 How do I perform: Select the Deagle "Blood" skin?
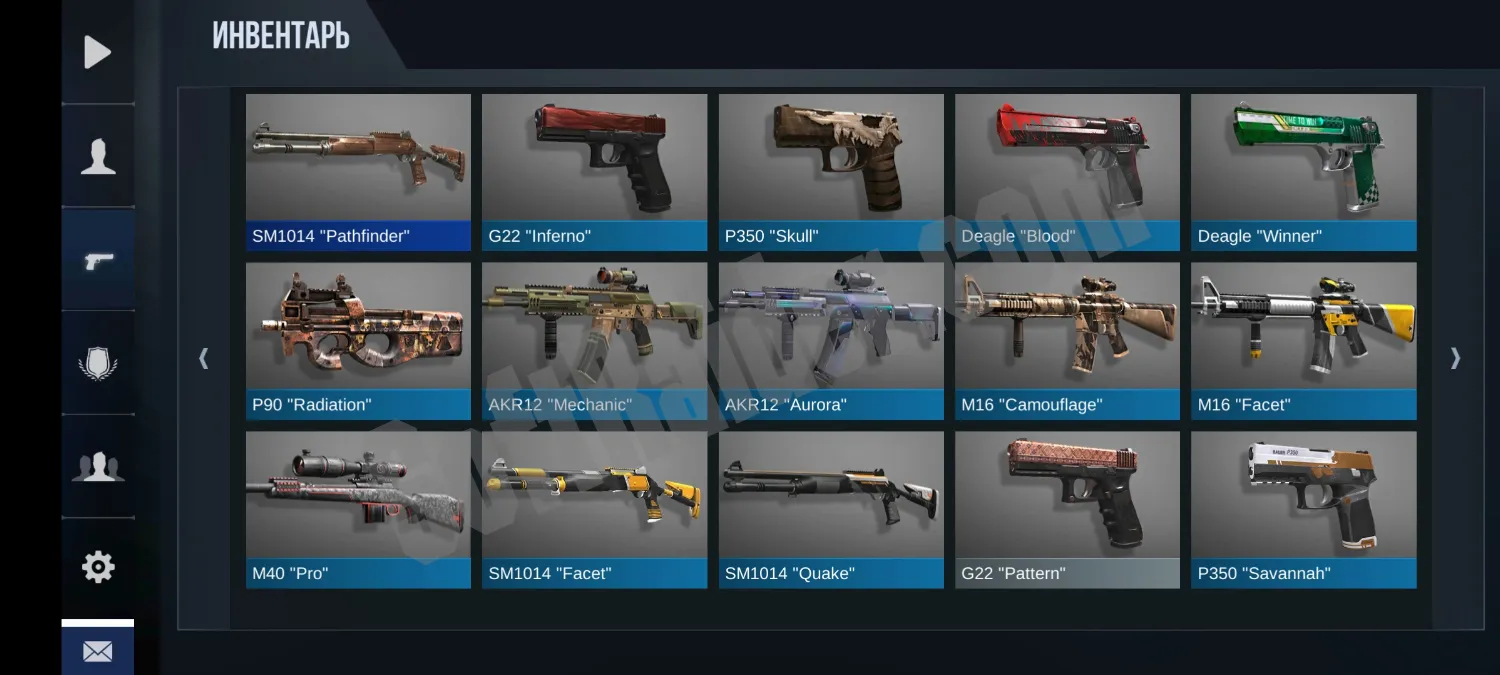pos(1067,171)
